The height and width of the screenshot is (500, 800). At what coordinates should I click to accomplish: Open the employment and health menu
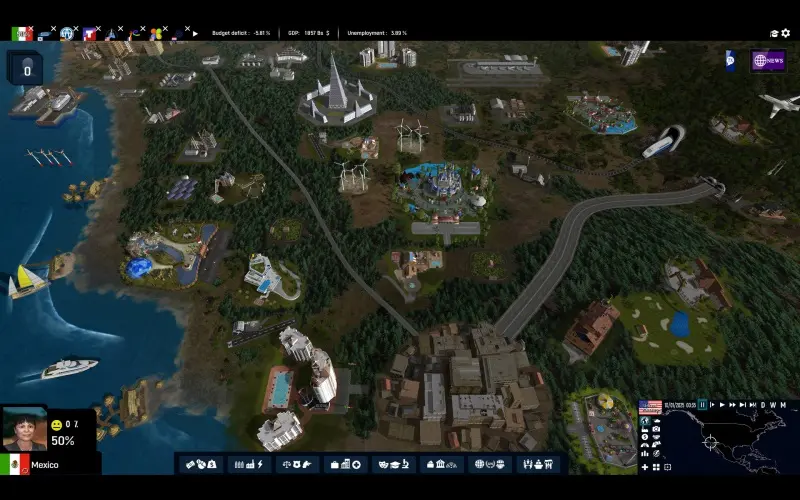345,464
